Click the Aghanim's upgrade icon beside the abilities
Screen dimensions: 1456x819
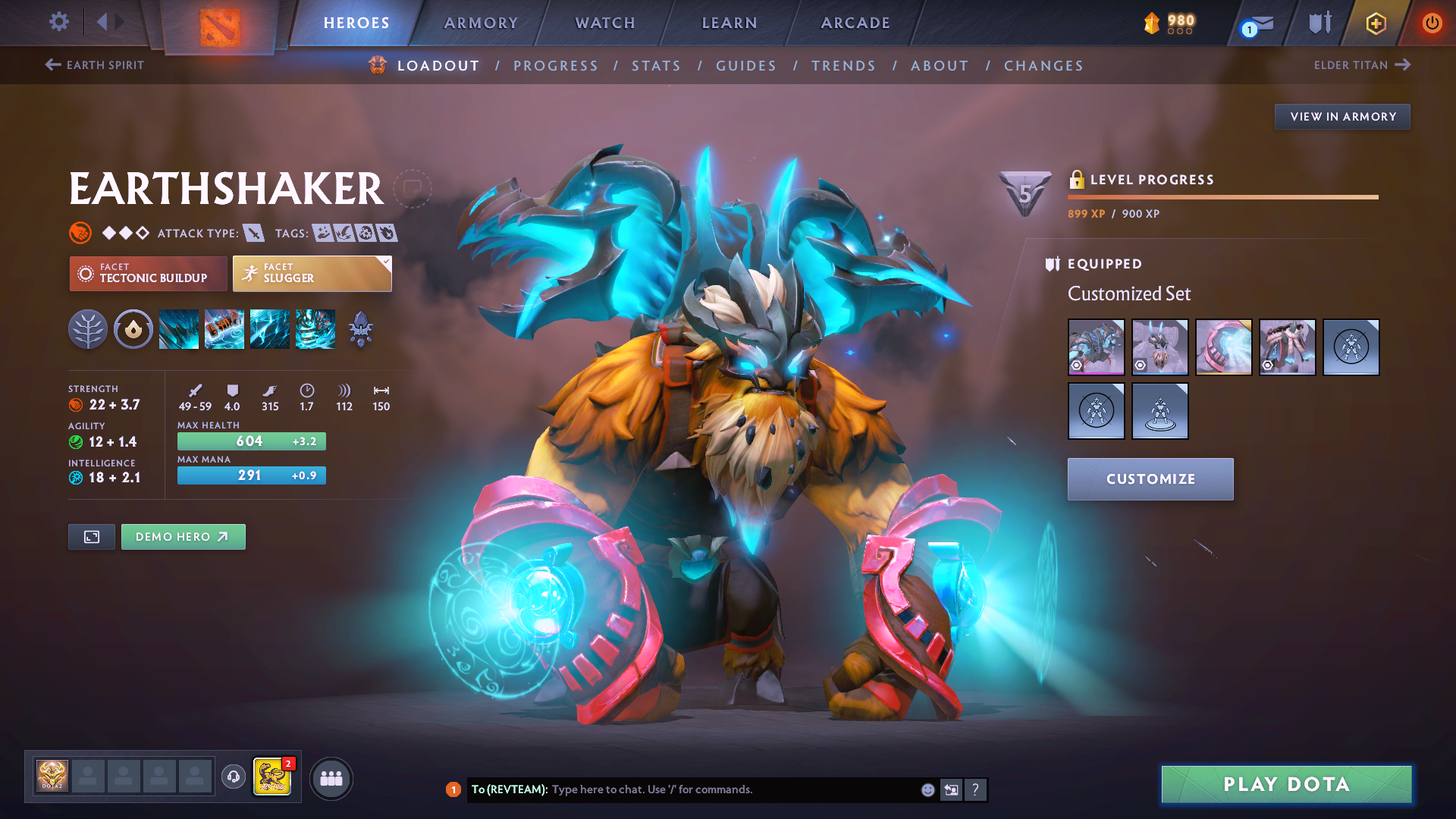(360, 329)
